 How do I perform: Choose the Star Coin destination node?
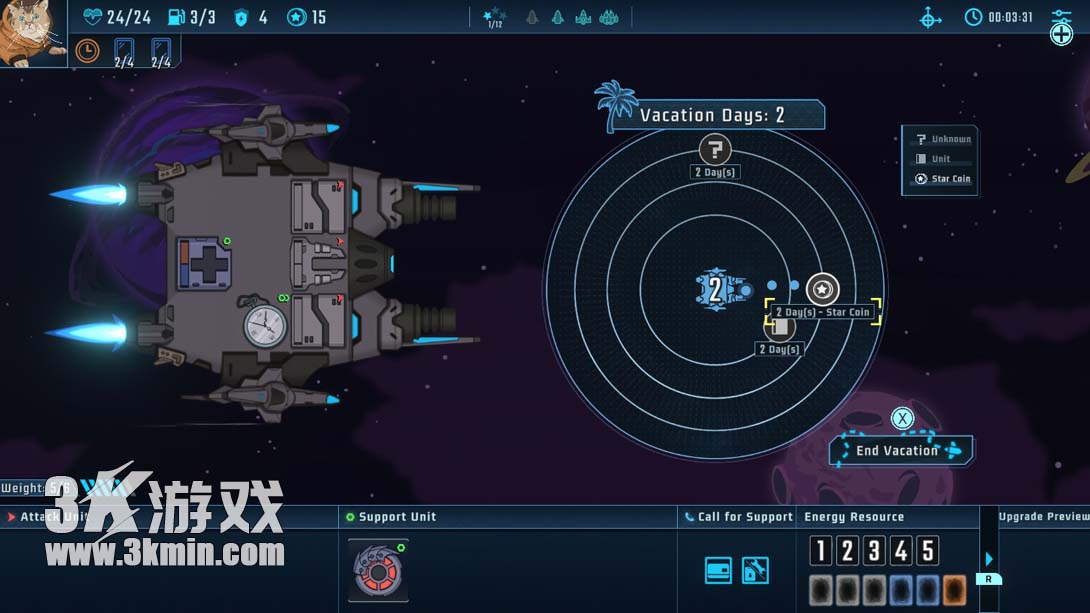(822, 290)
